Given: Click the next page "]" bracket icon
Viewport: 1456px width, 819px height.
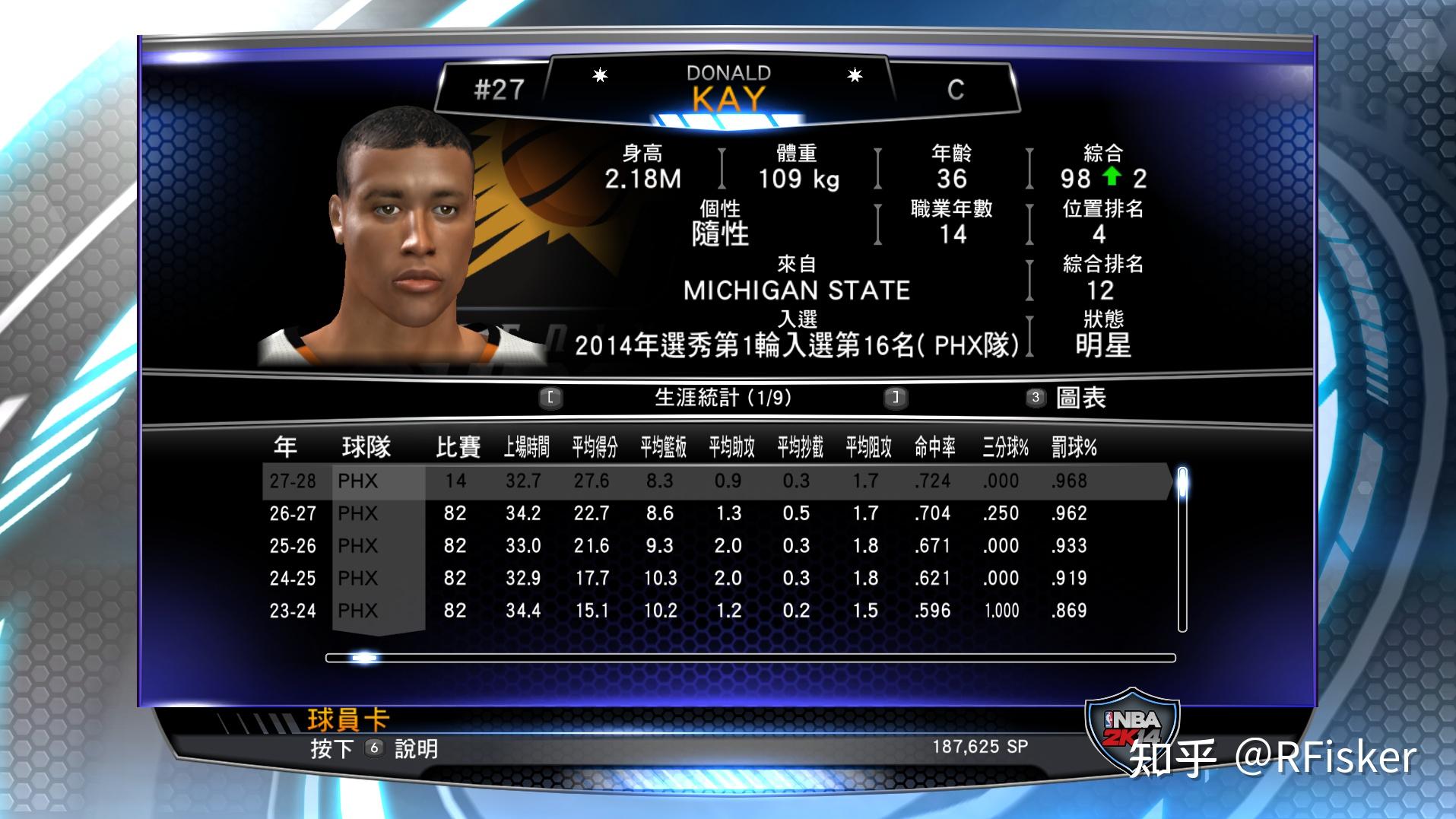Looking at the screenshot, I should point(895,397).
